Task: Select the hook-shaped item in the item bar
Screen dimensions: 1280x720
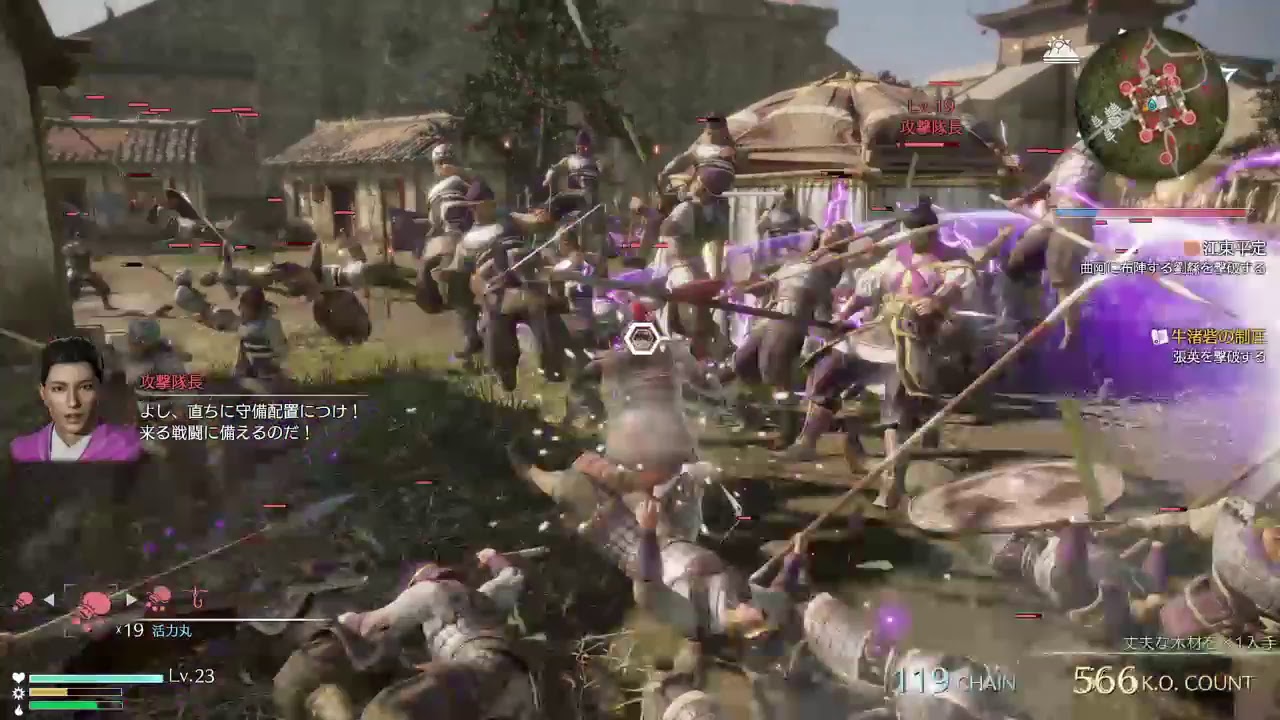Action: (198, 600)
